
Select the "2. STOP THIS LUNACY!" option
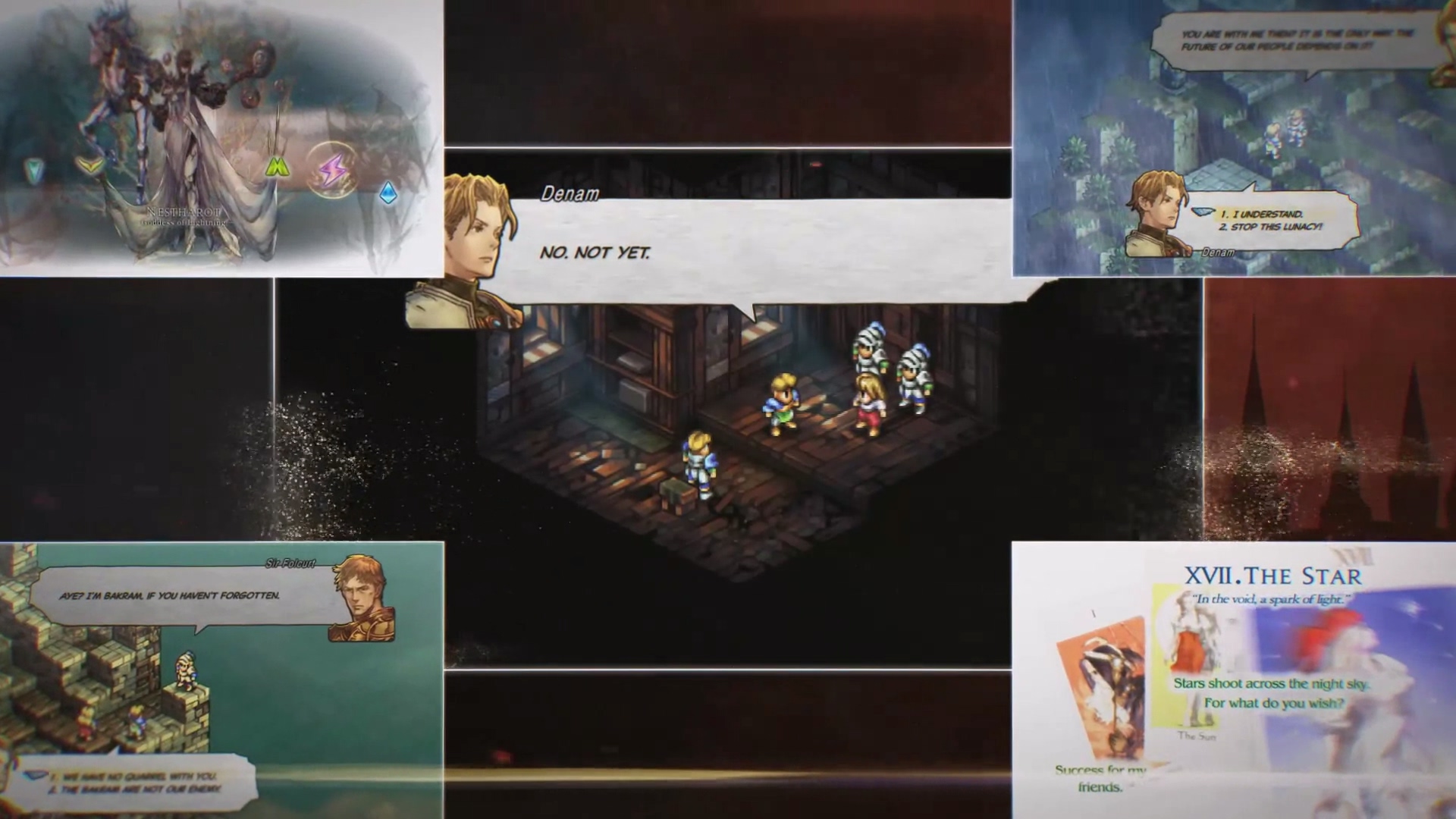[1272, 226]
